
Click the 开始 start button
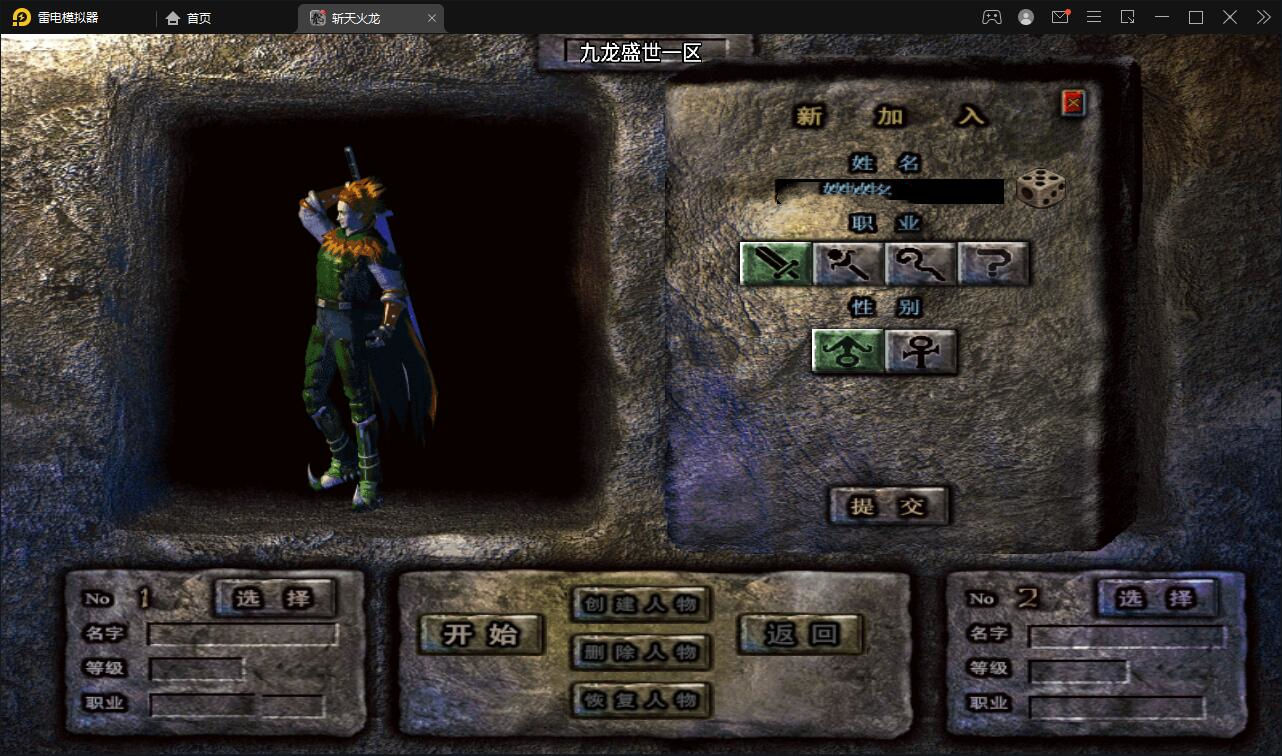click(480, 633)
